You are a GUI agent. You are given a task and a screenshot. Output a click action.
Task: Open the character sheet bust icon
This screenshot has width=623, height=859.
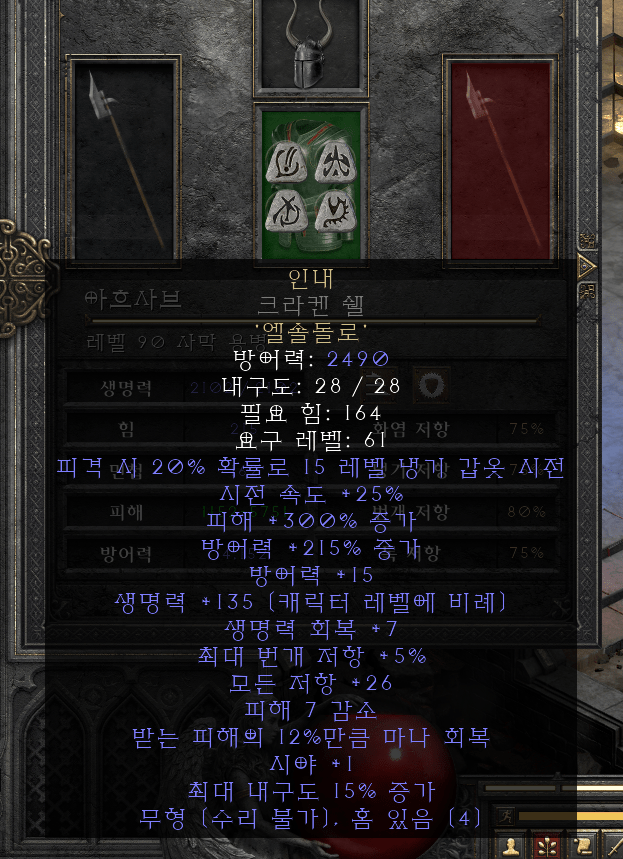pyautogui.click(x=513, y=846)
